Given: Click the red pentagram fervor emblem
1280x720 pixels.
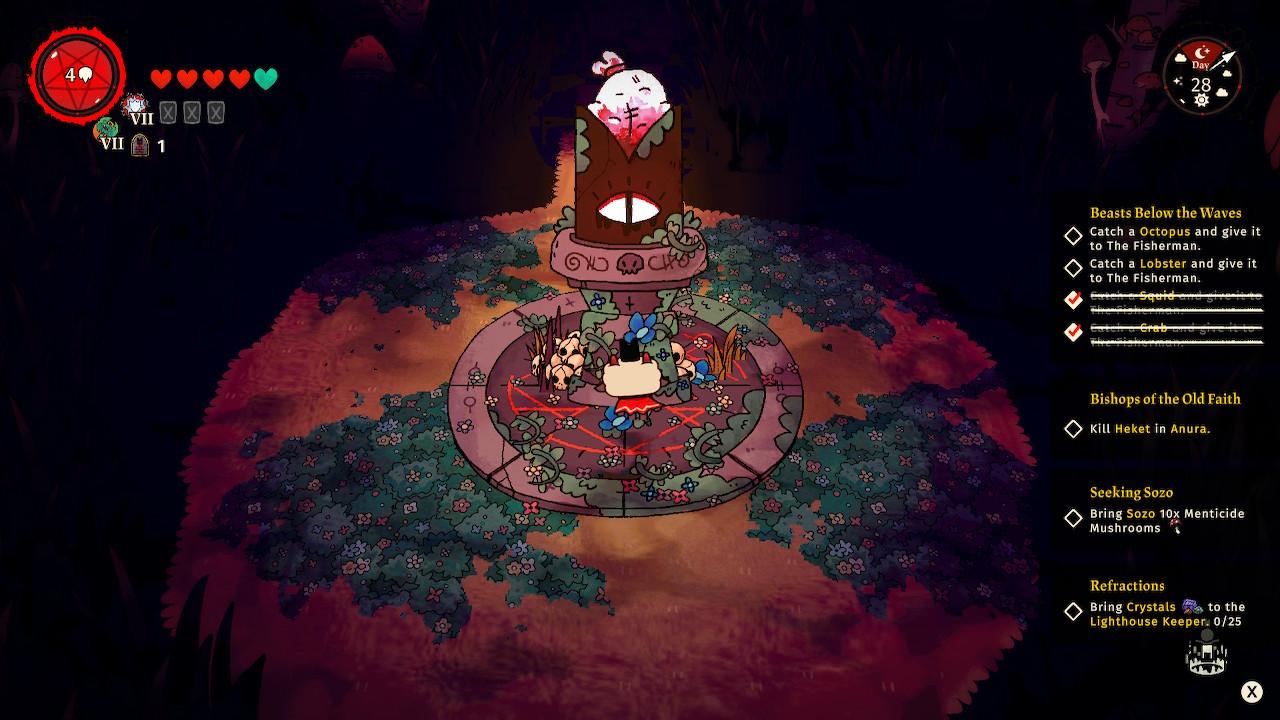Looking at the screenshot, I should 78,75.
